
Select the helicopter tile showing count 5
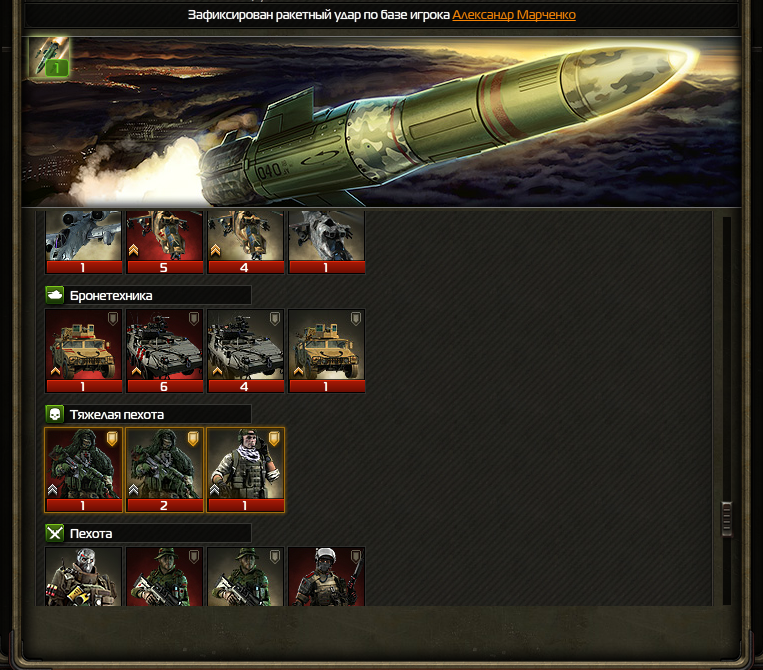(165, 240)
